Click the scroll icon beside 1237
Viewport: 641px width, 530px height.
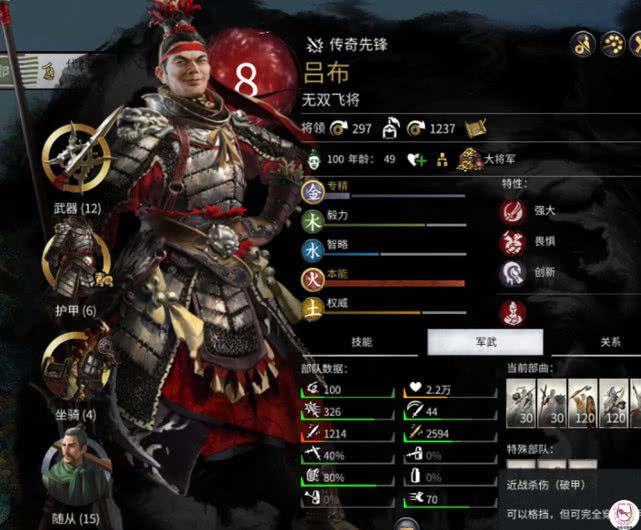tap(474, 129)
